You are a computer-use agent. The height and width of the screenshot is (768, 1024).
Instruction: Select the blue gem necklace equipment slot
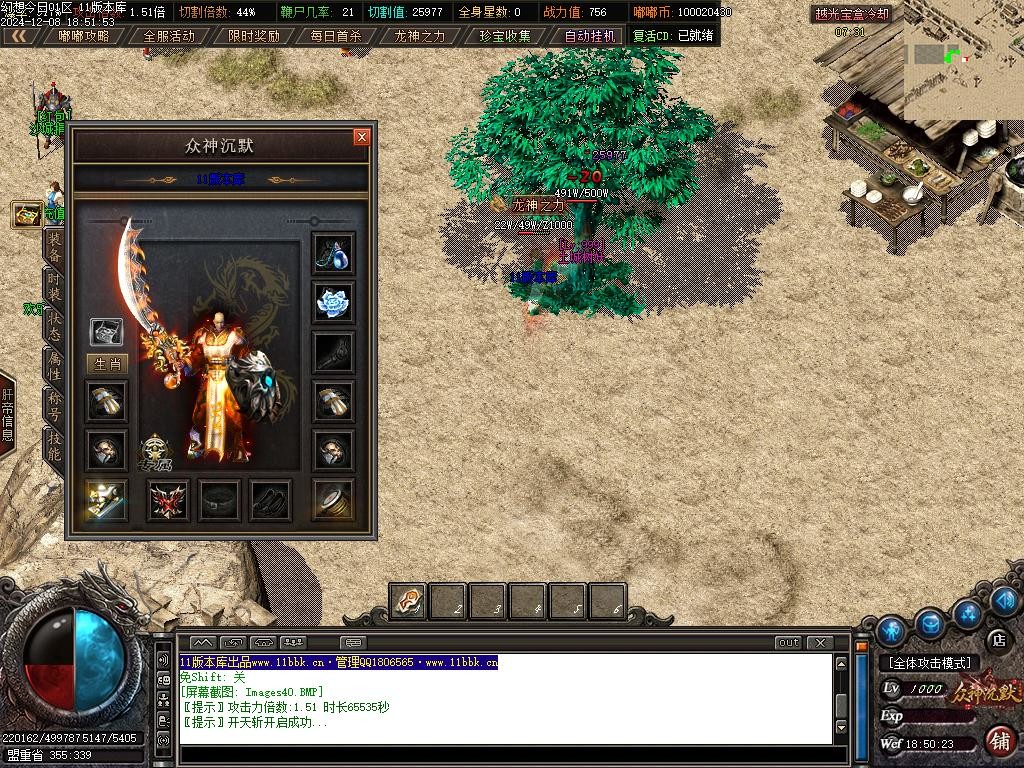point(332,253)
